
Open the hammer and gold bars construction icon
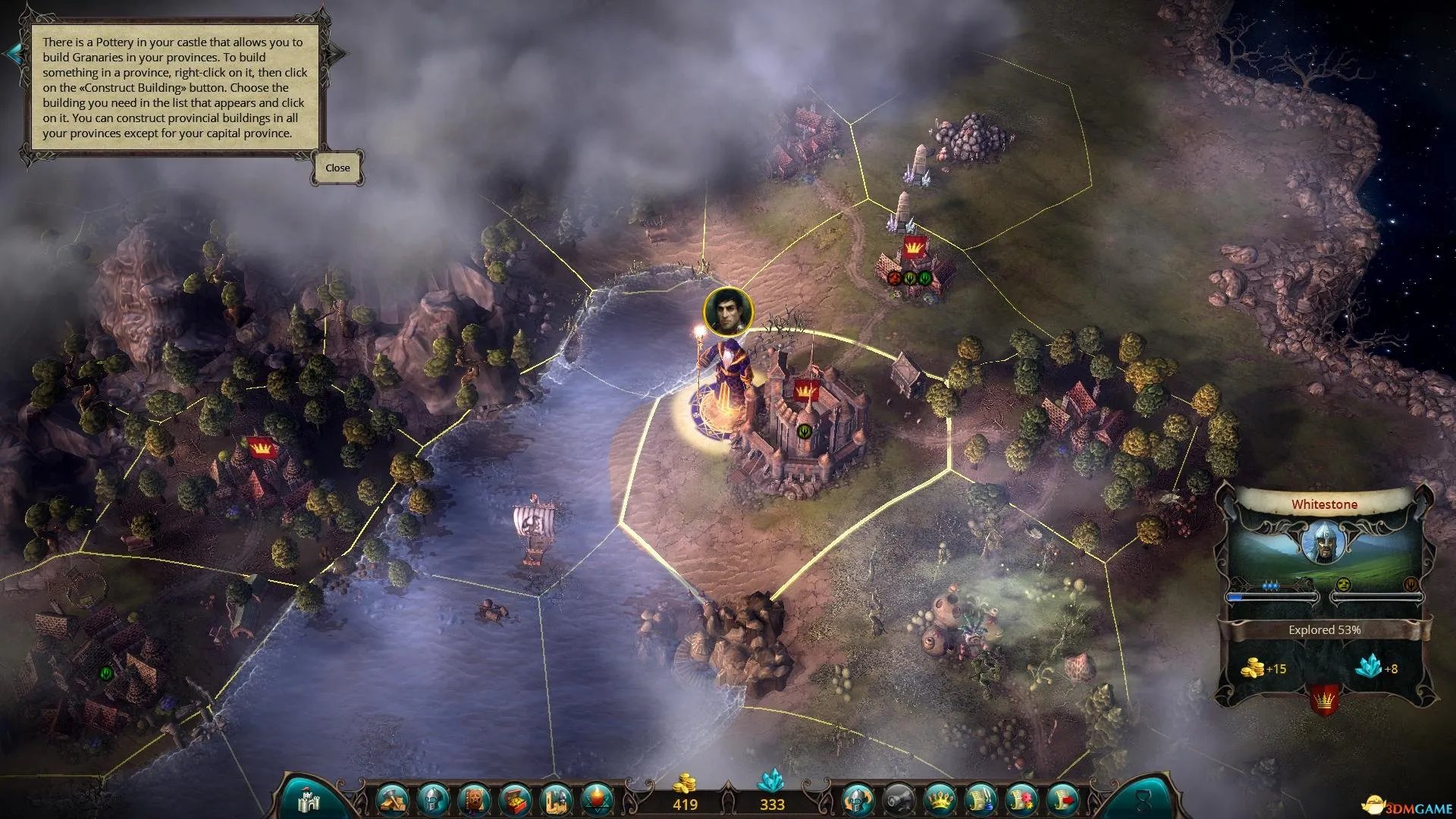coord(392,799)
